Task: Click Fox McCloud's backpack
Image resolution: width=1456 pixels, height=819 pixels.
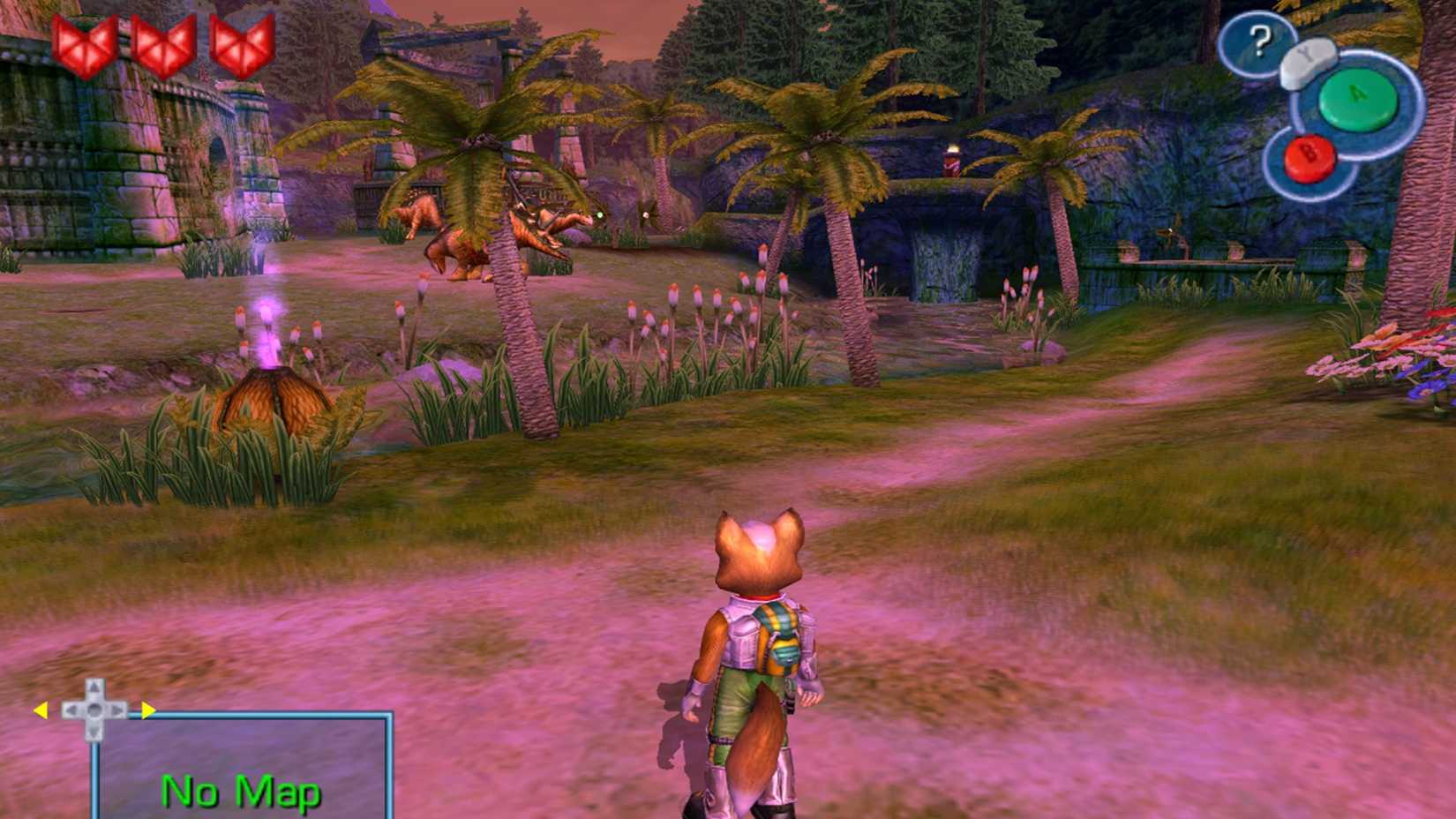Action: point(777,640)
